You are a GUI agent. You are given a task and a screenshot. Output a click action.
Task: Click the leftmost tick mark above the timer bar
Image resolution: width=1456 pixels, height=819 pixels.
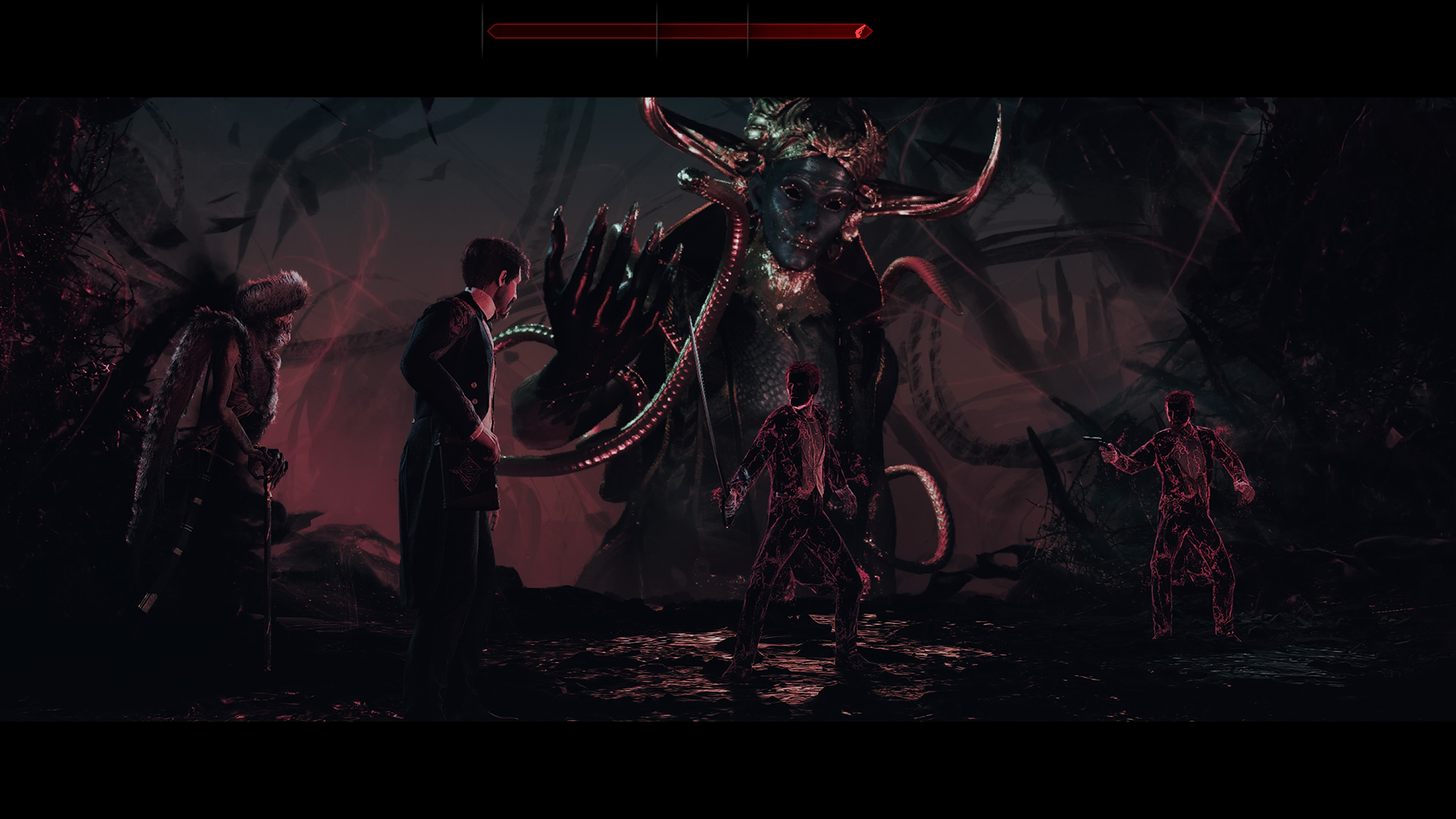[483, 30]
